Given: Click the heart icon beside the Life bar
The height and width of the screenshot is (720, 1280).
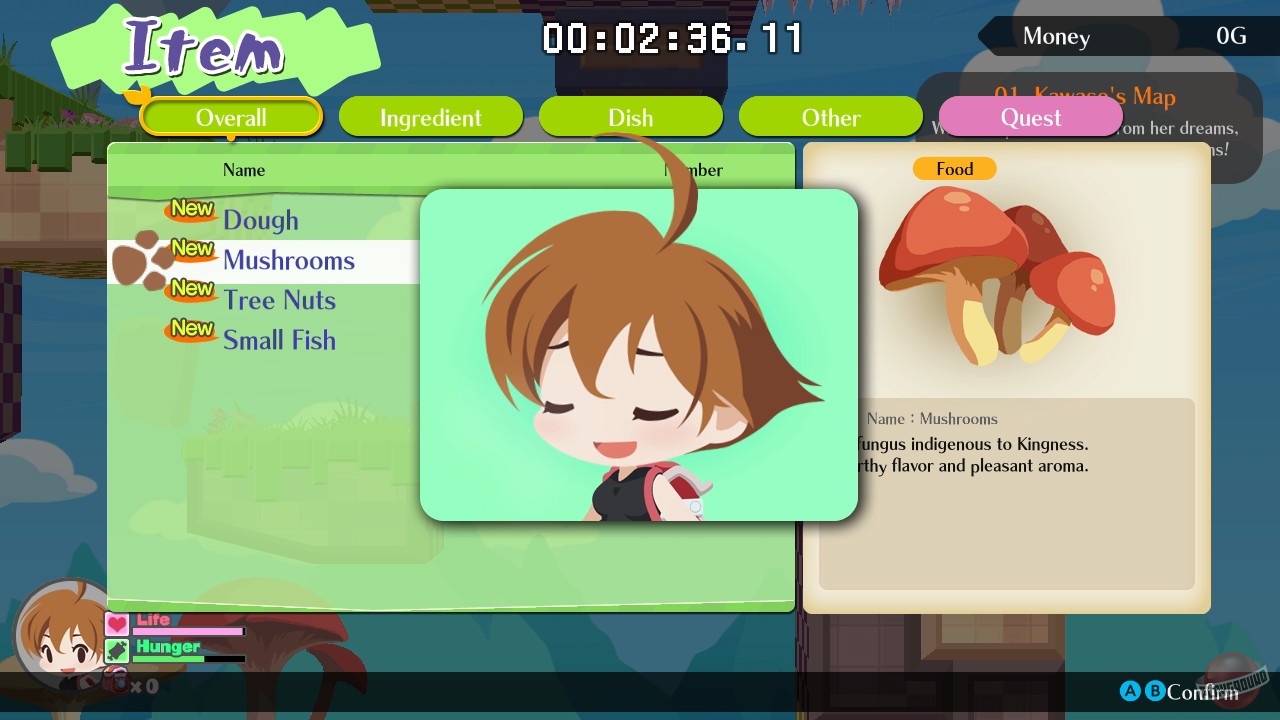Looking at the screenshot, I should click(116, 622).
